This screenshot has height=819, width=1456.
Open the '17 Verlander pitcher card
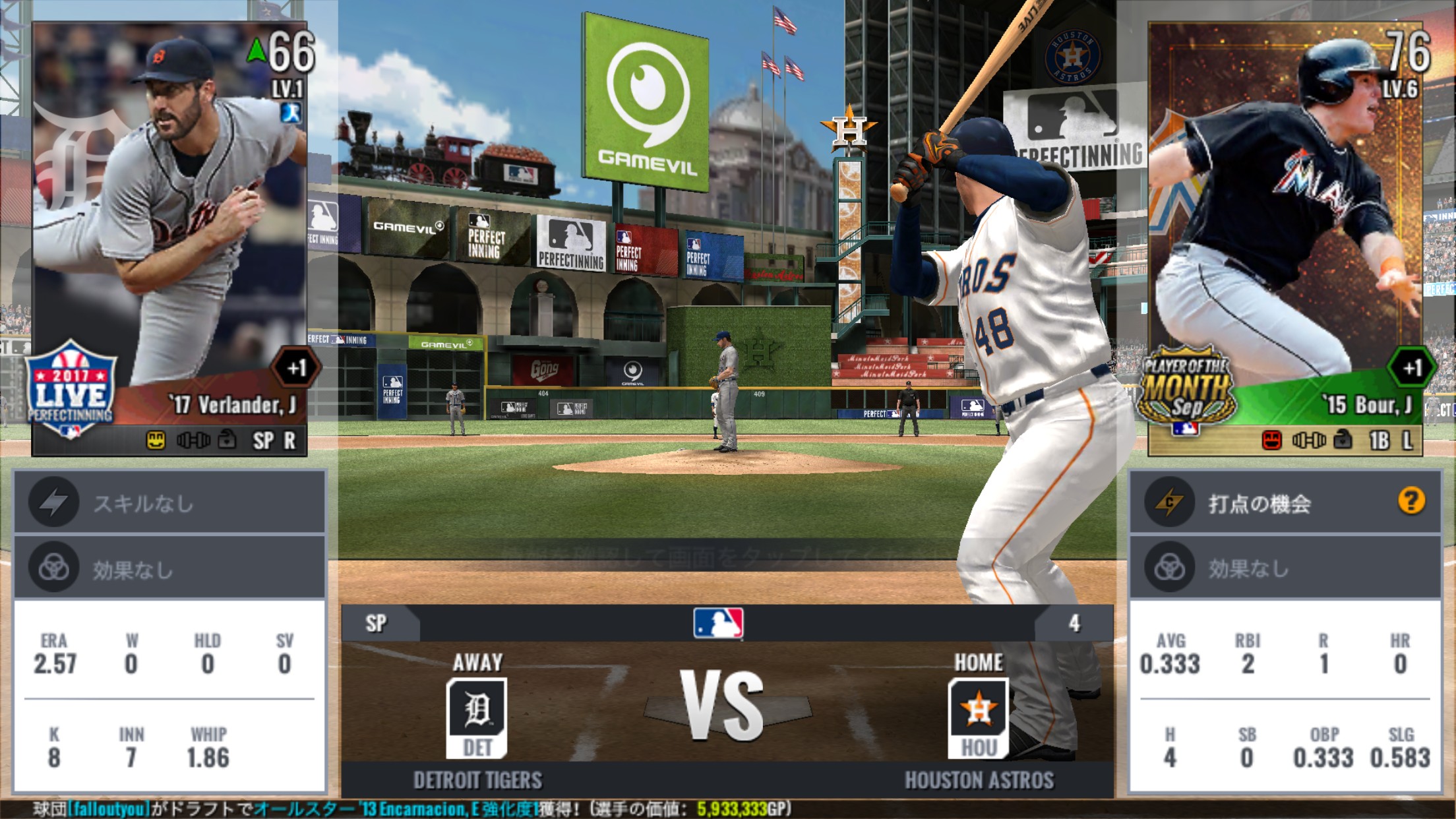(170, 239)
